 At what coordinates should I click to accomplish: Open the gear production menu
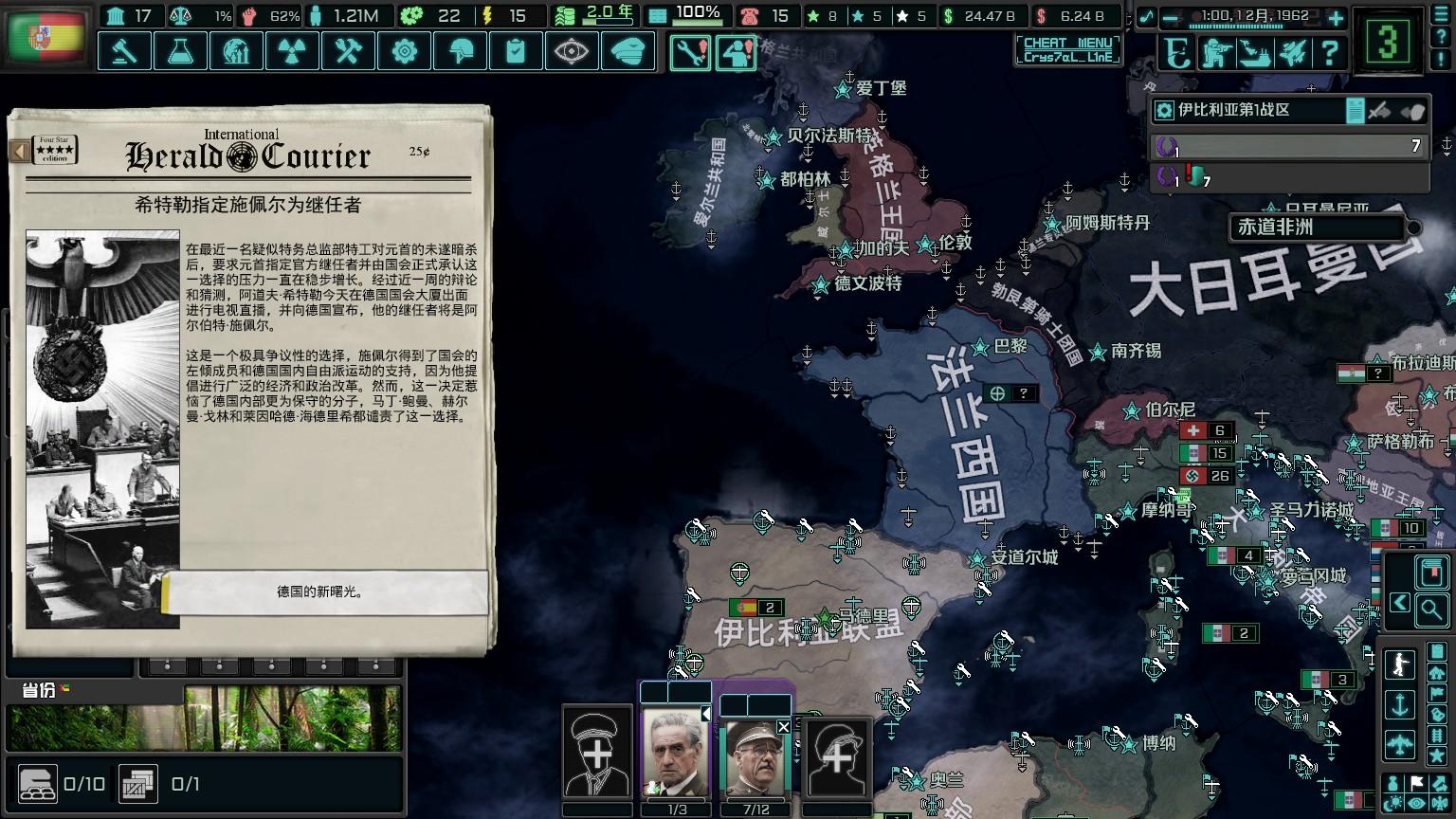pyautogui.click(x=404, y=51)
